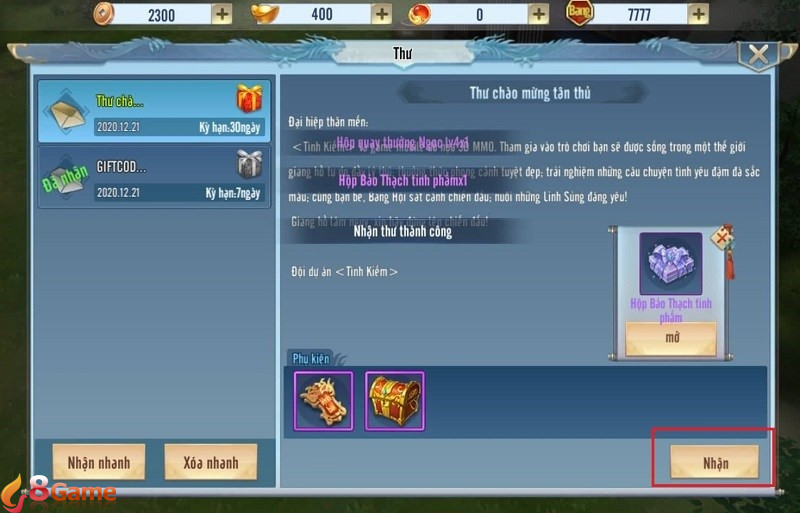Viewport: 800px width, 513px height.
Task: Add red gem currency via the plus button
Action: (x=539, y=14)
